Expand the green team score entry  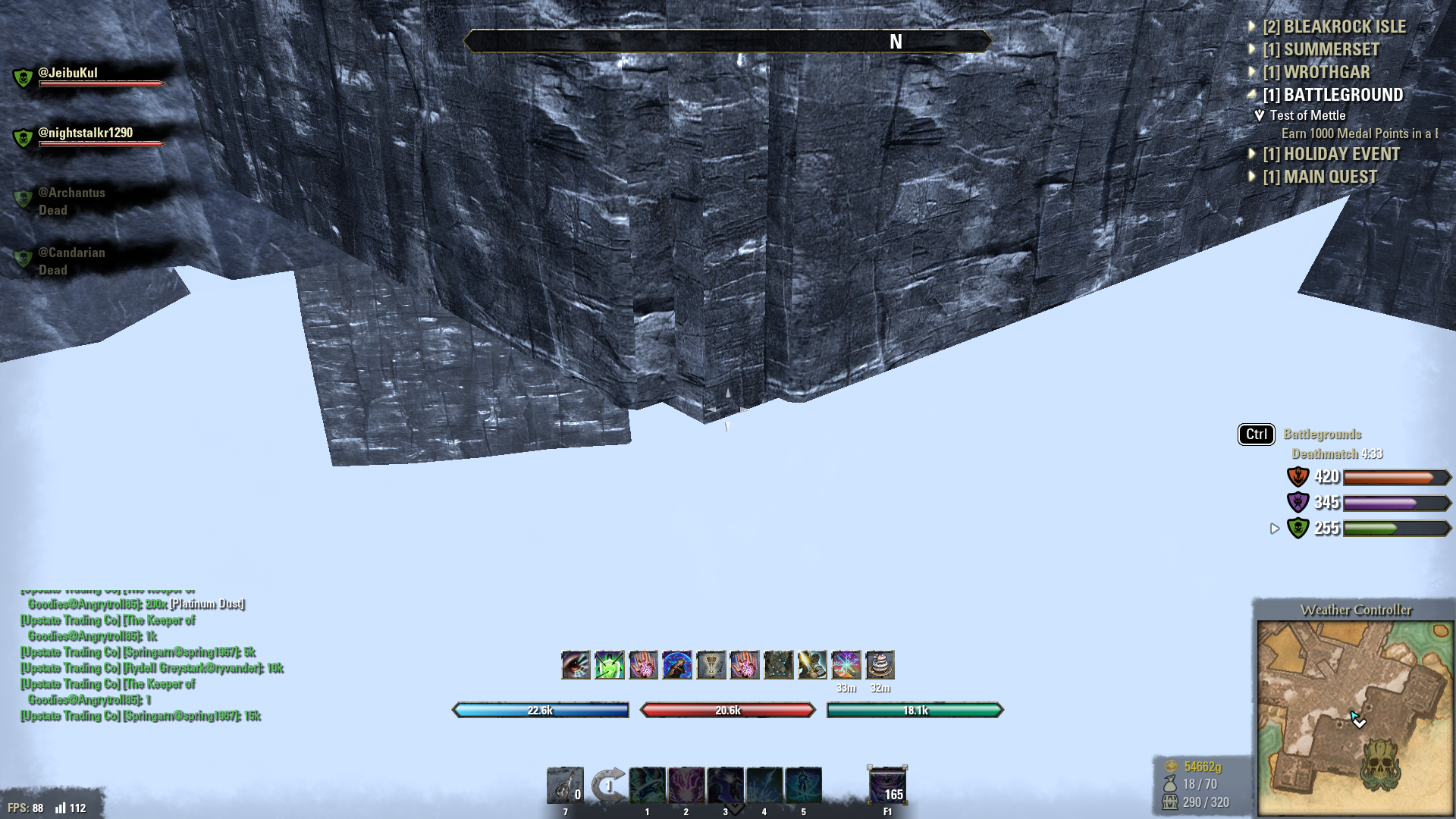[1274, 529]
